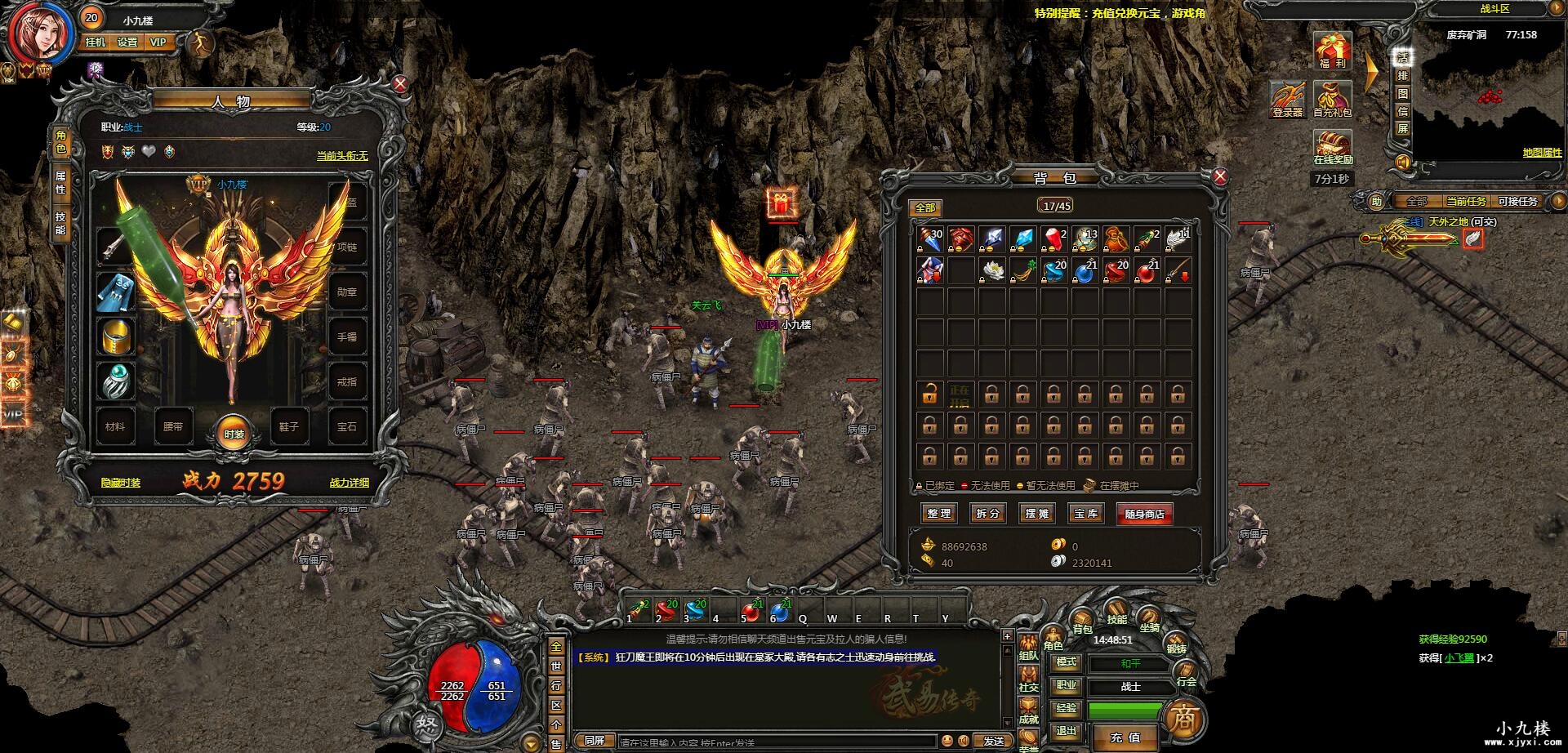Enable the 同屏 chat checkbox
Screen dimensions: 1568x753
595,739
